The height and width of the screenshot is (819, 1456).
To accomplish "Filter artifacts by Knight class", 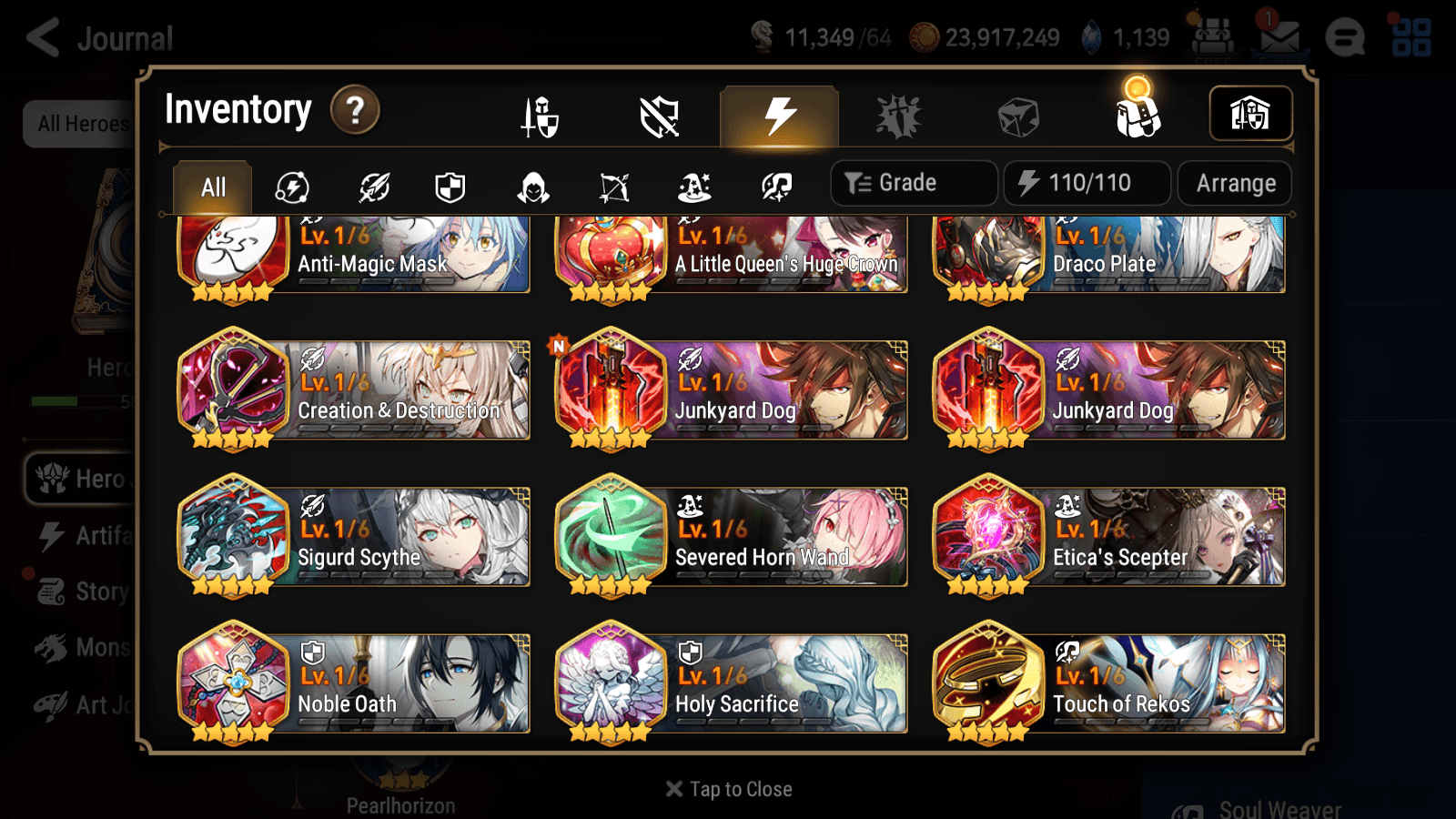I will point(450,187).
